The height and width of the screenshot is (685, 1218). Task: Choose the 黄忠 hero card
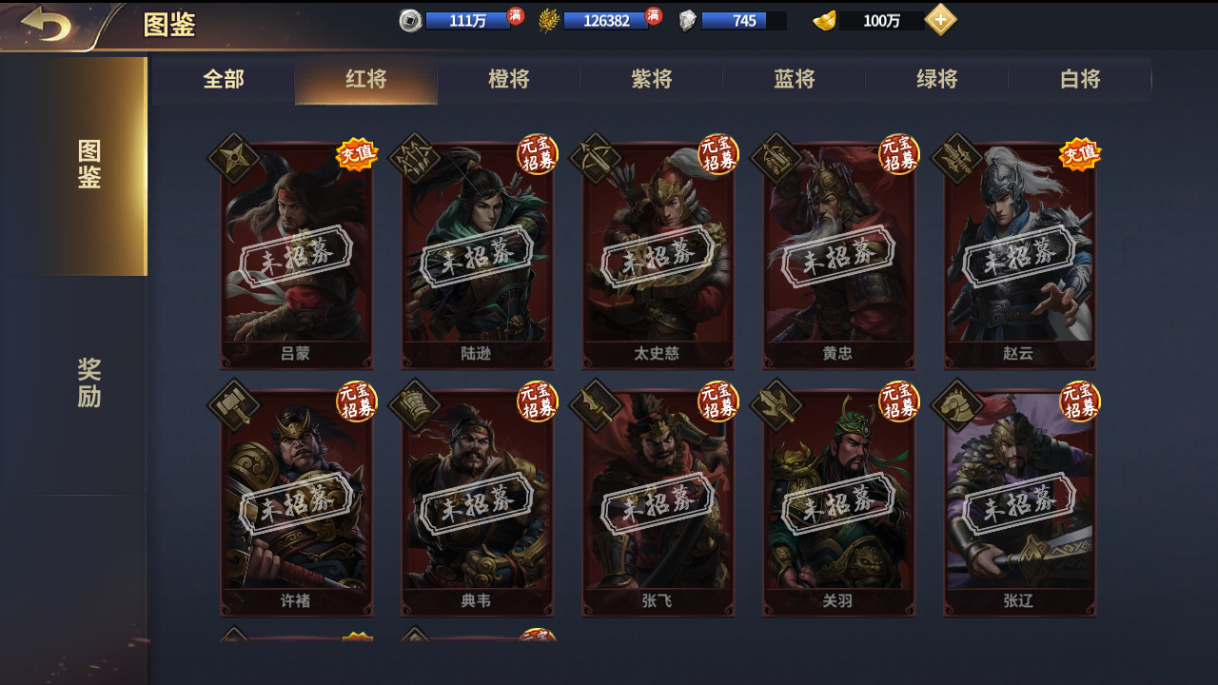[x=839, y=256]
